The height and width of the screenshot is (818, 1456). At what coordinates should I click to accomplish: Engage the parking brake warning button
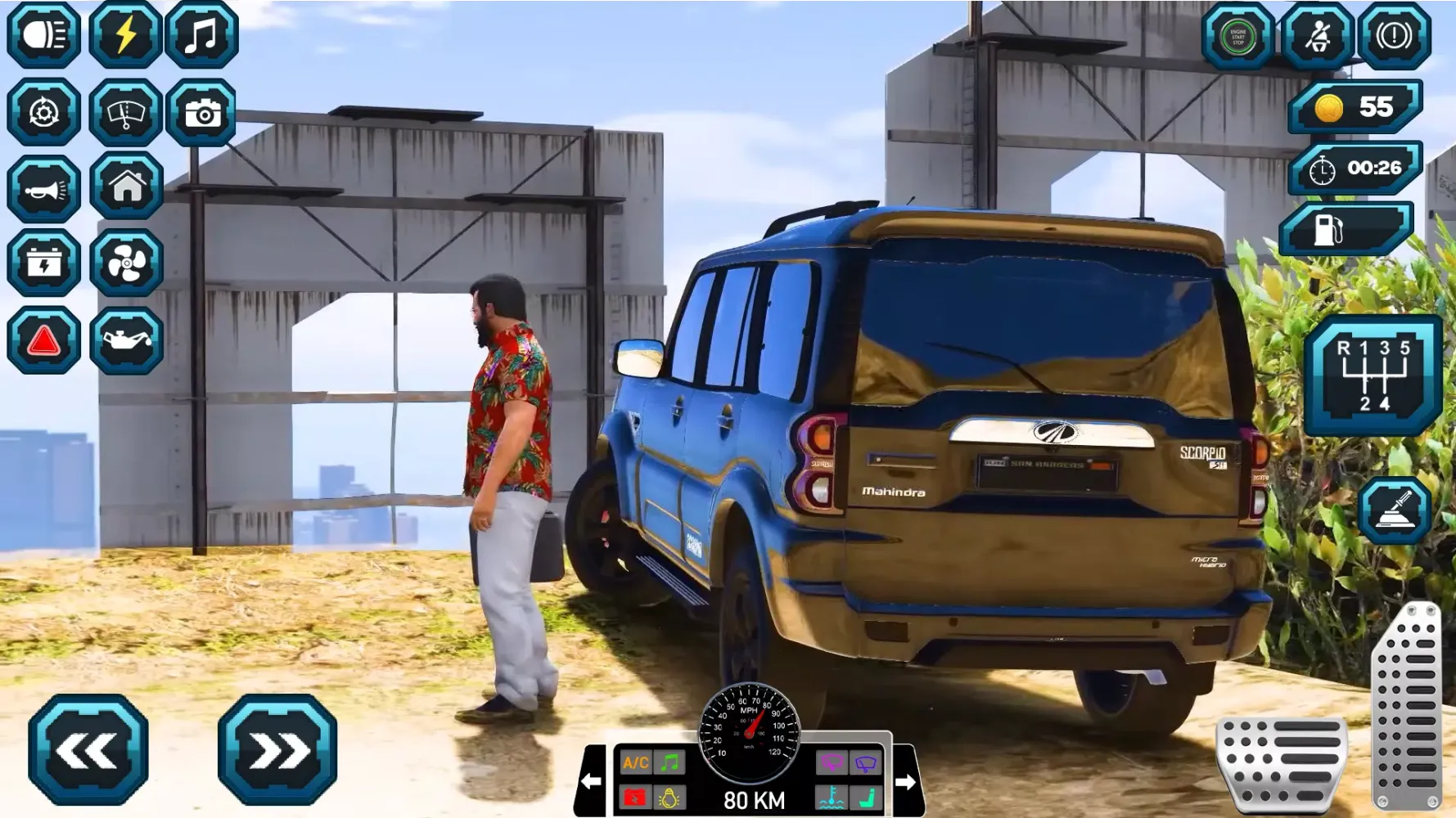pyautogui.click(x=1394, y=37)
